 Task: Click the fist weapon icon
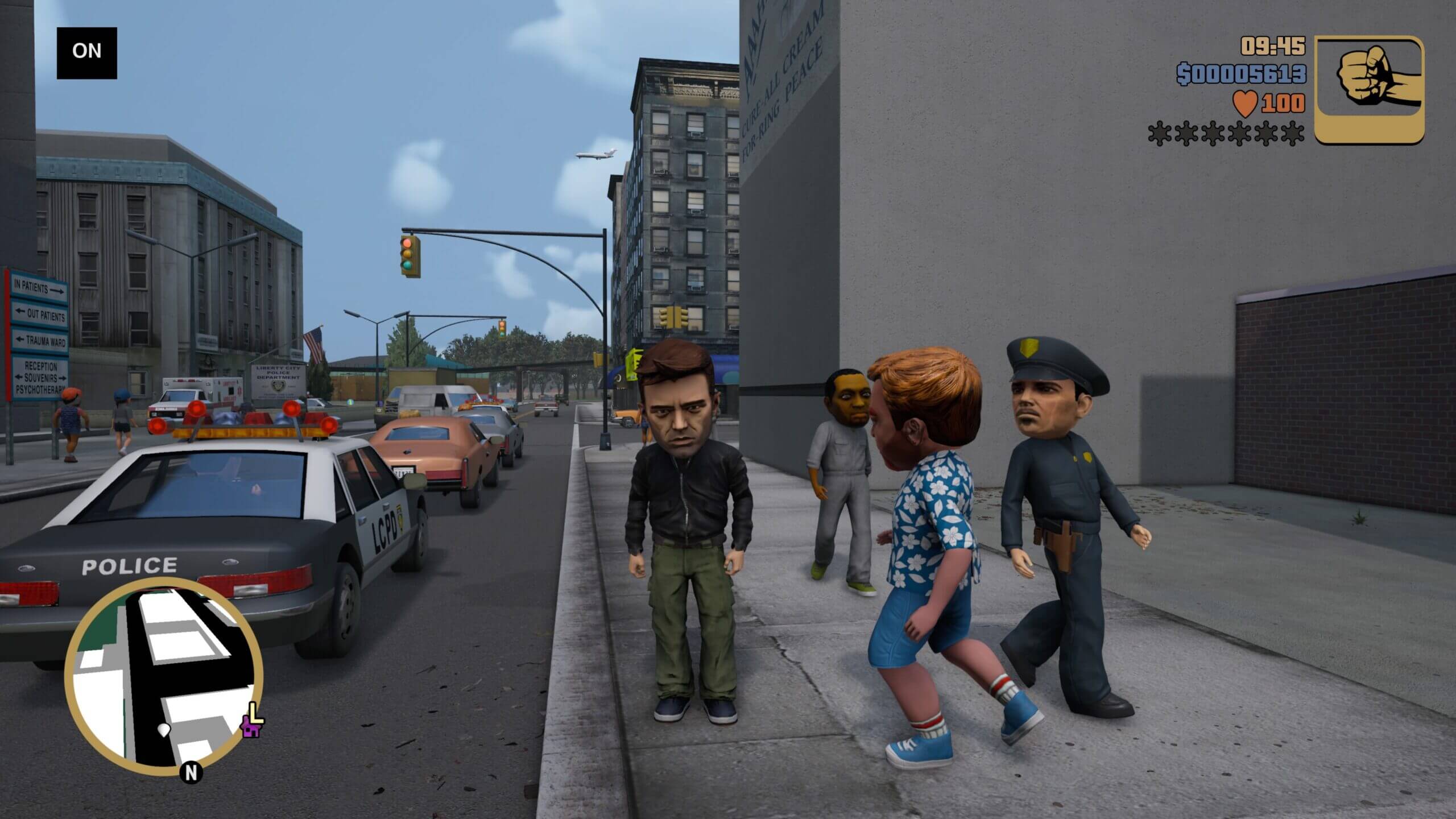(1369, 89)
